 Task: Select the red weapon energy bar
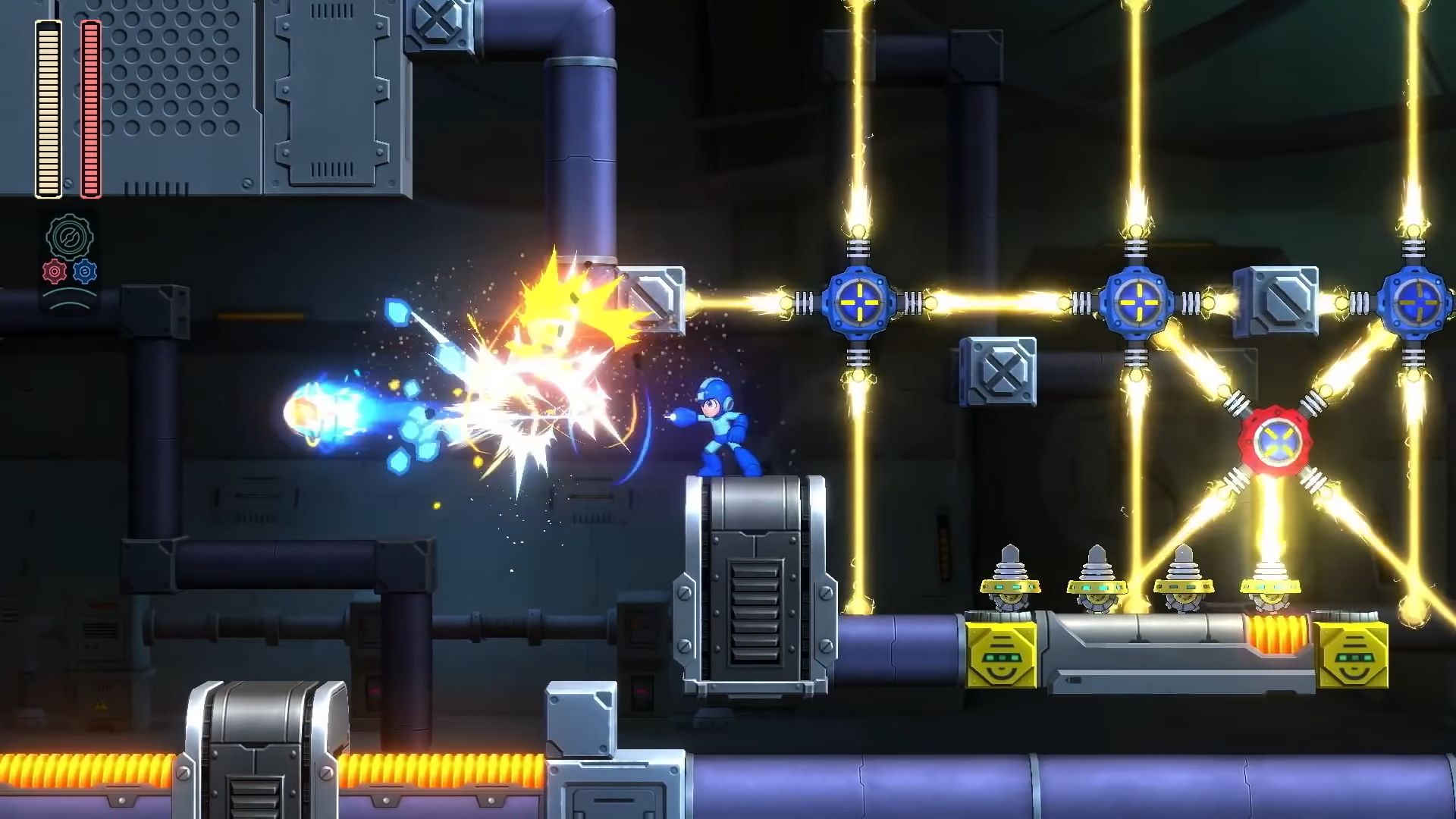[90, 106]
